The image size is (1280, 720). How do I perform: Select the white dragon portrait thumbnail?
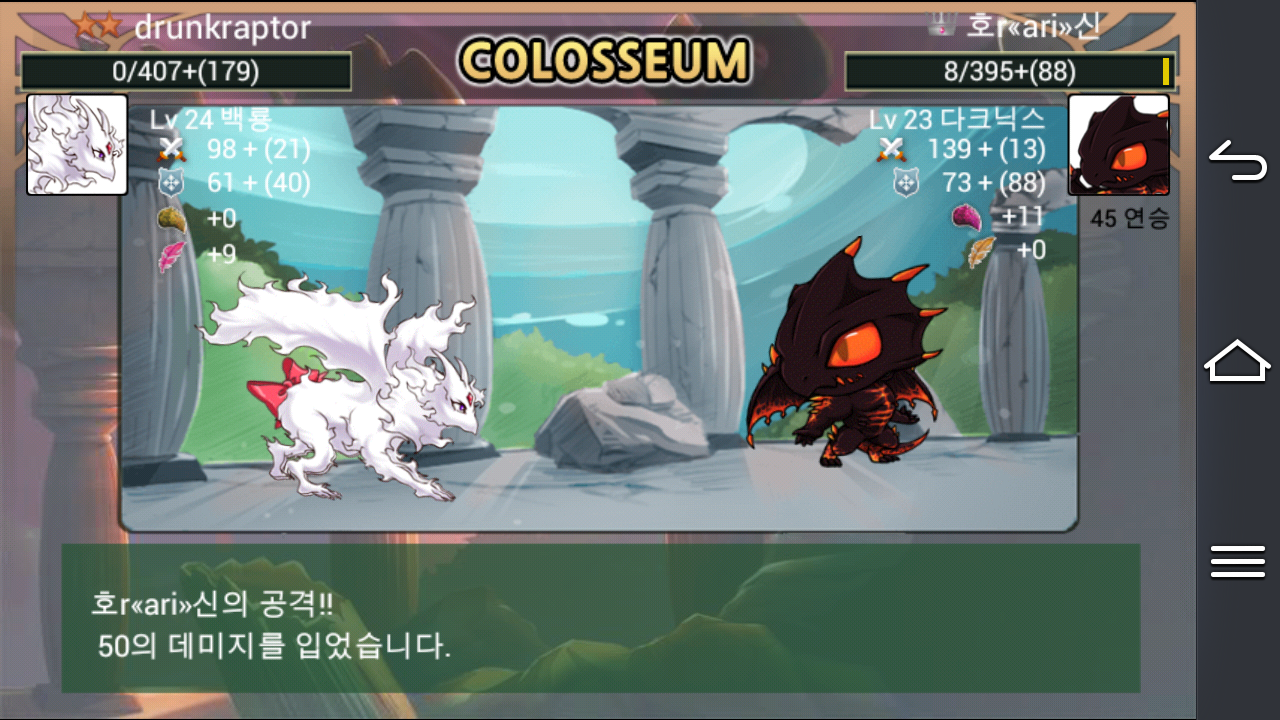coord(77,144)
